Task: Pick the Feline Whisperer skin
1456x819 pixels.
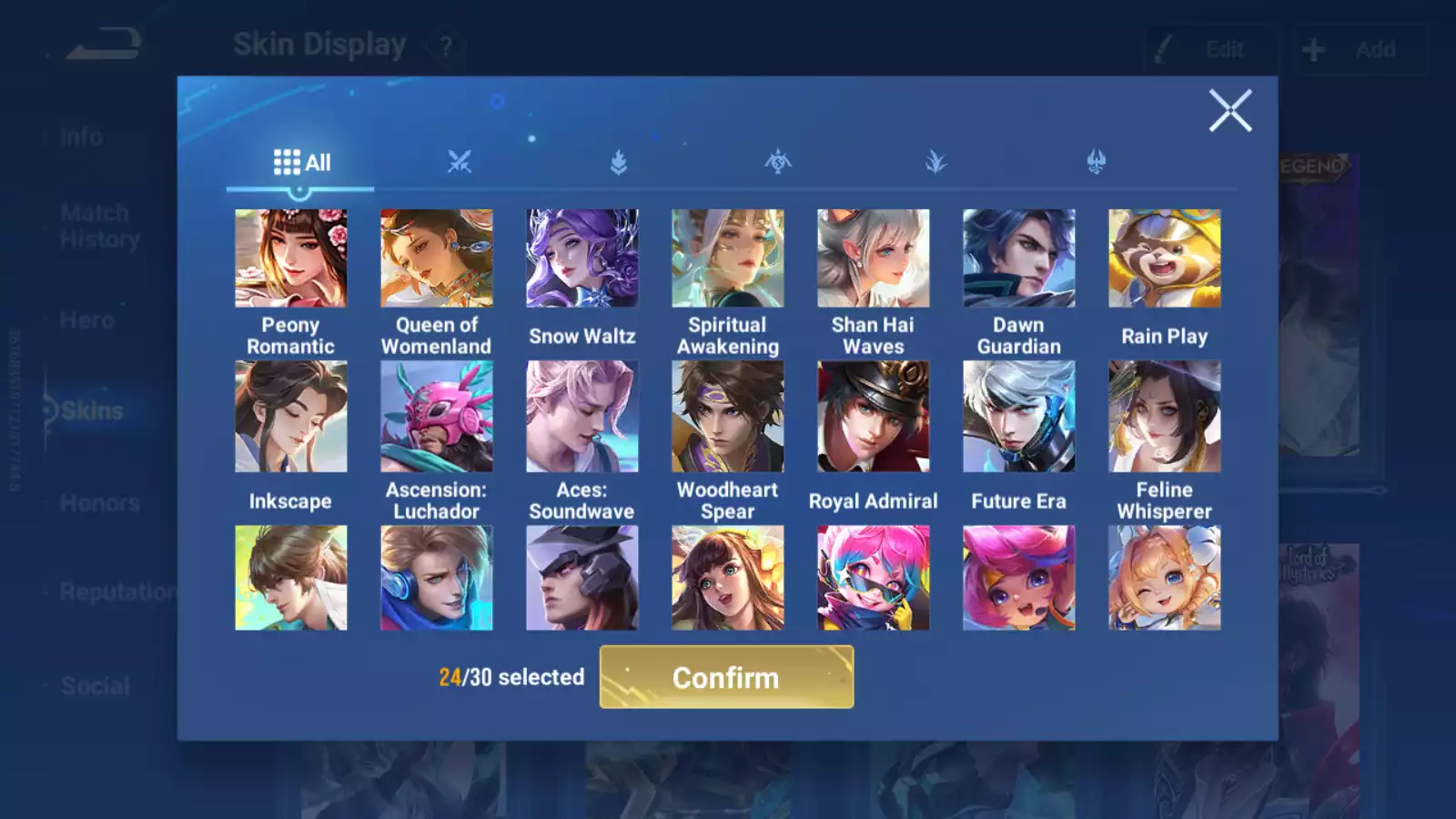Action: pos(1165,417)
